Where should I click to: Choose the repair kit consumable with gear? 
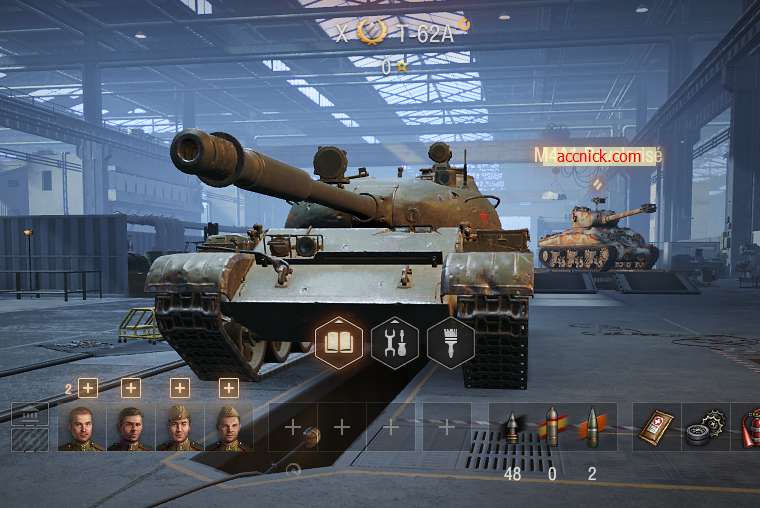(704, 427)
